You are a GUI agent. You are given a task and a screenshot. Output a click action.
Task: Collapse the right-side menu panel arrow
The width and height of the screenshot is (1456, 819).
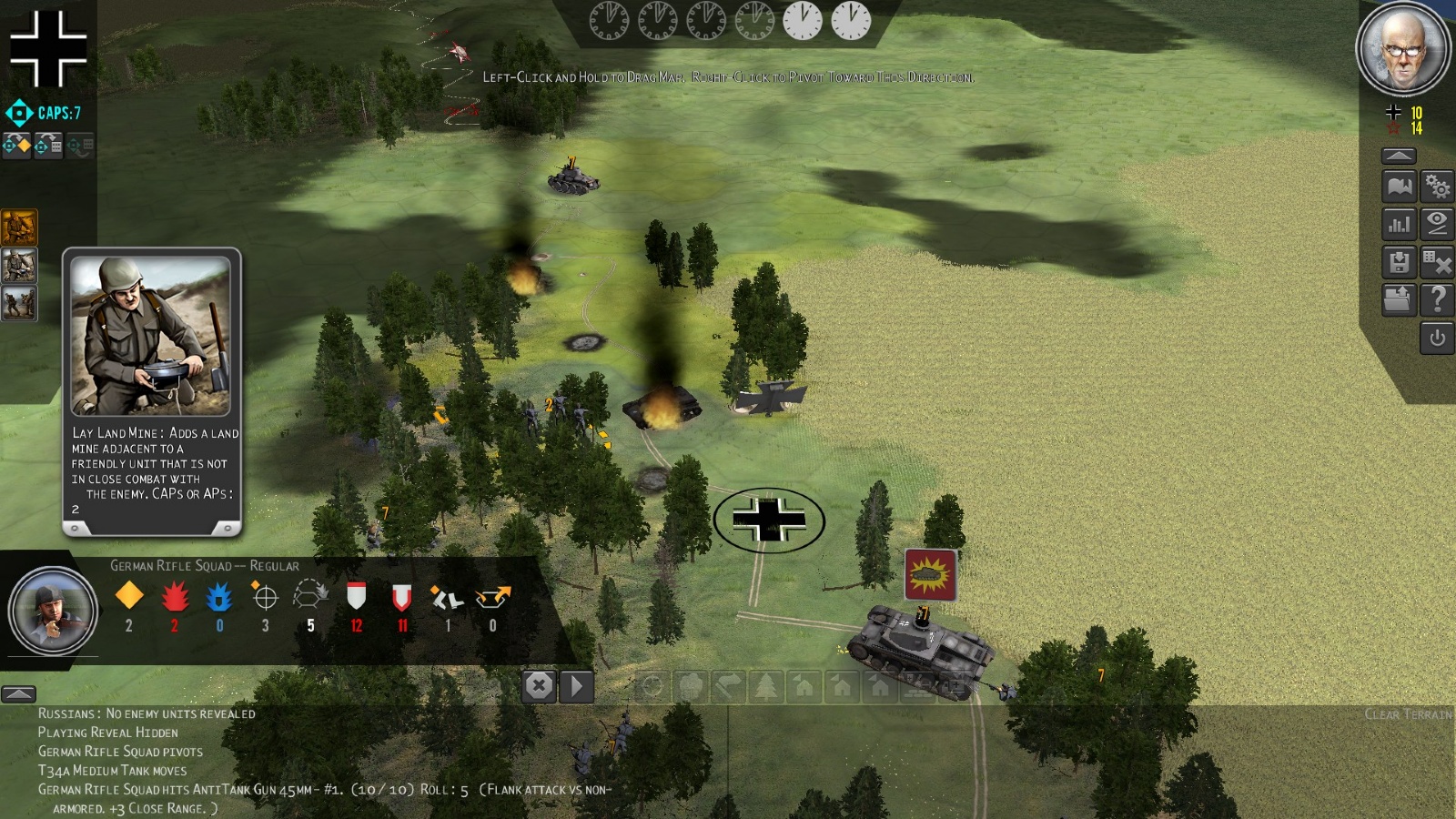point(1399,156)
